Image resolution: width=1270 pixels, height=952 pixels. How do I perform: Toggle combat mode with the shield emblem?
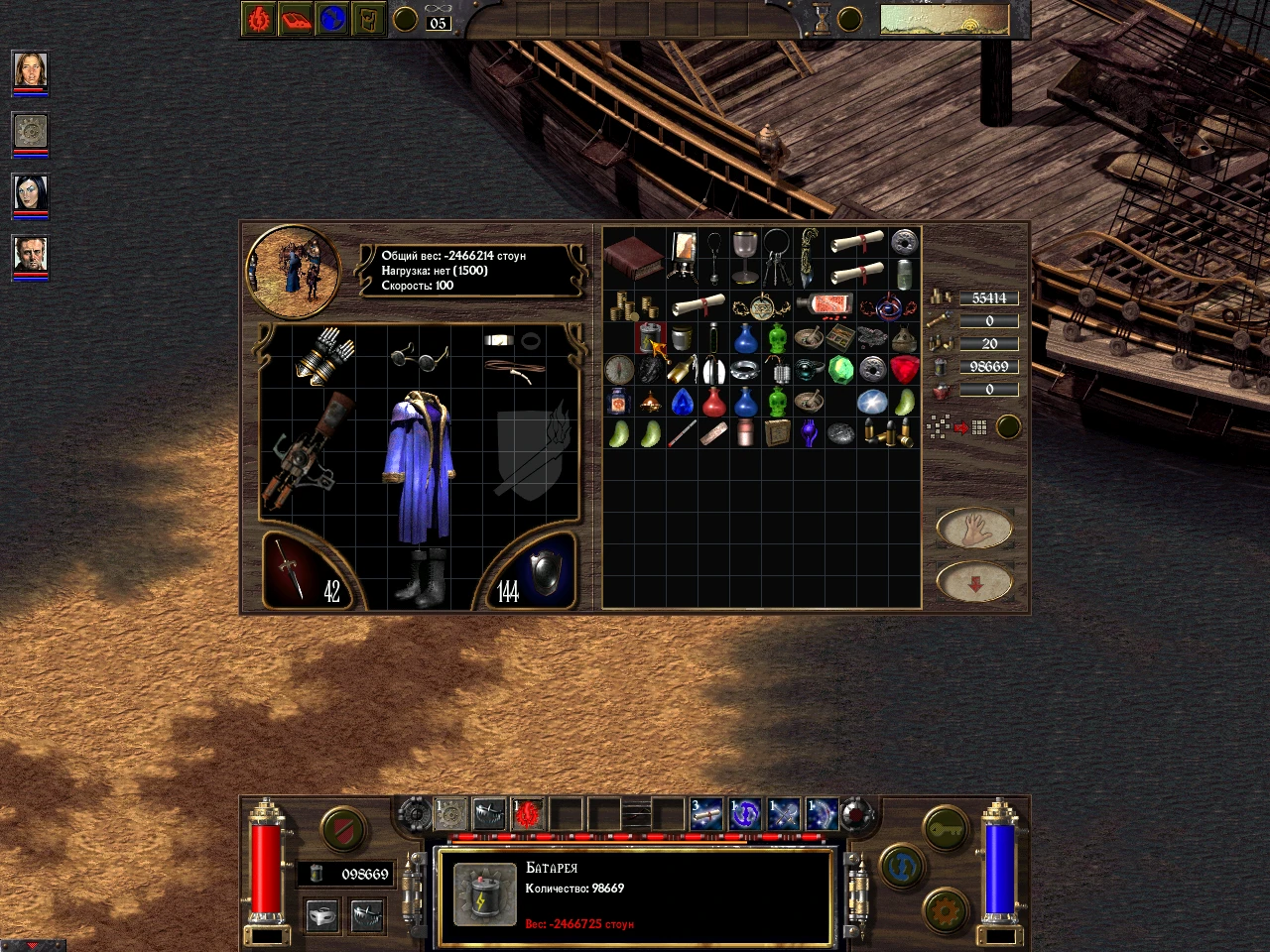343,827
